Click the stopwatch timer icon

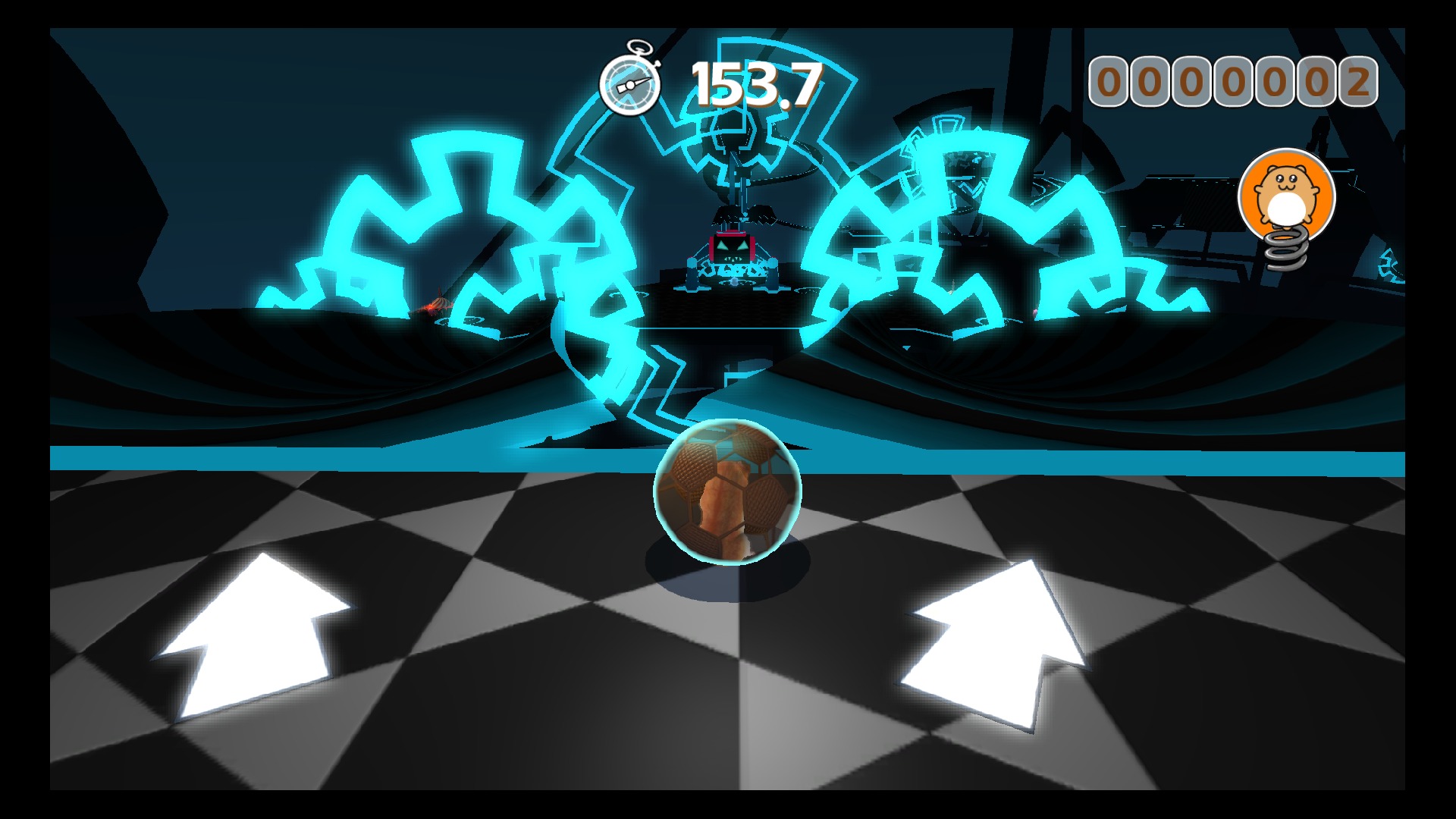632,81
